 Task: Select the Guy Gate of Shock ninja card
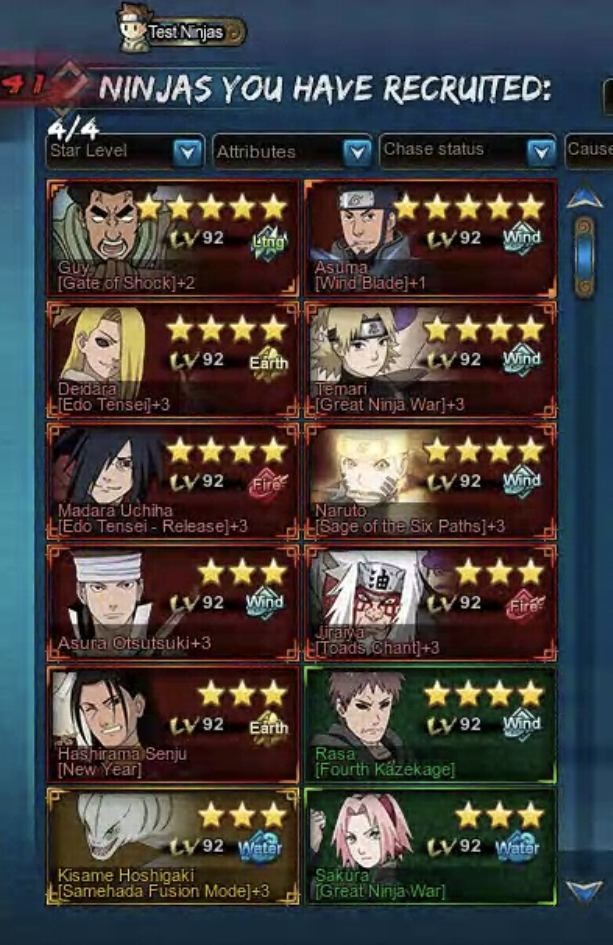tap(173, 238)
